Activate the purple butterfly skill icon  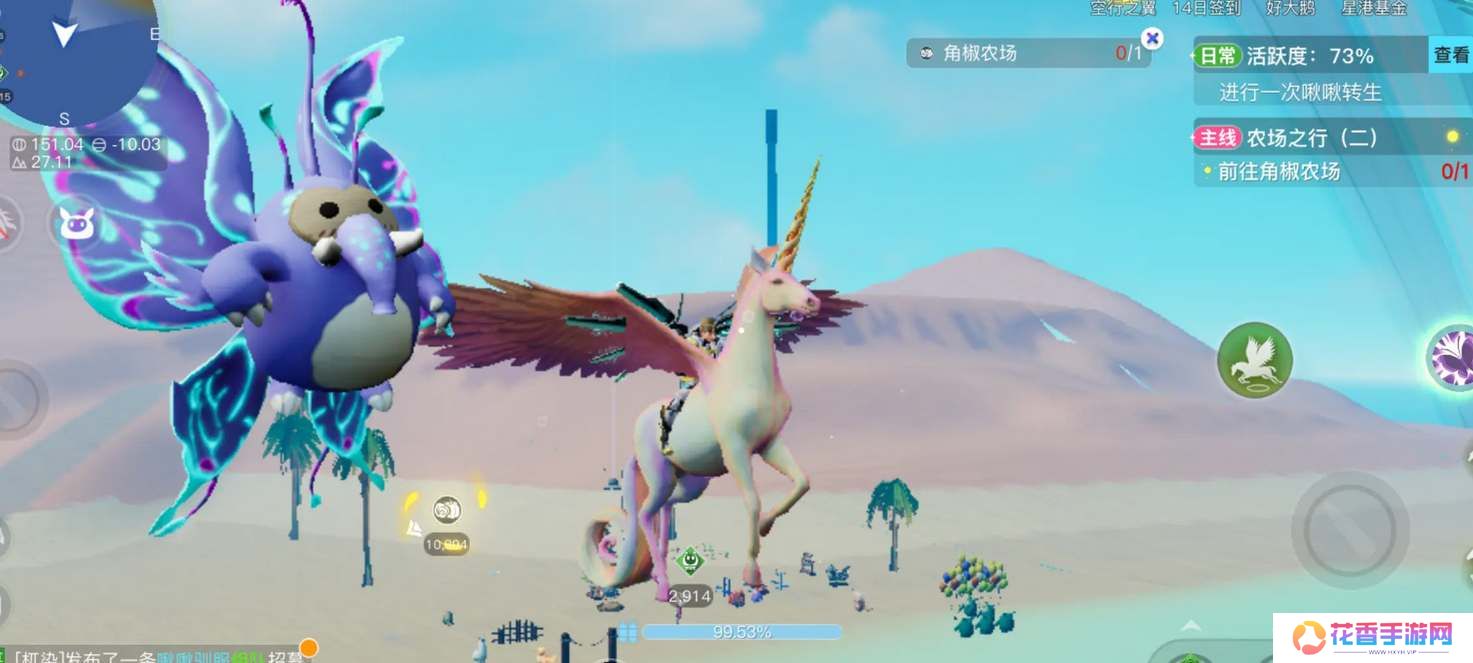1453,357
